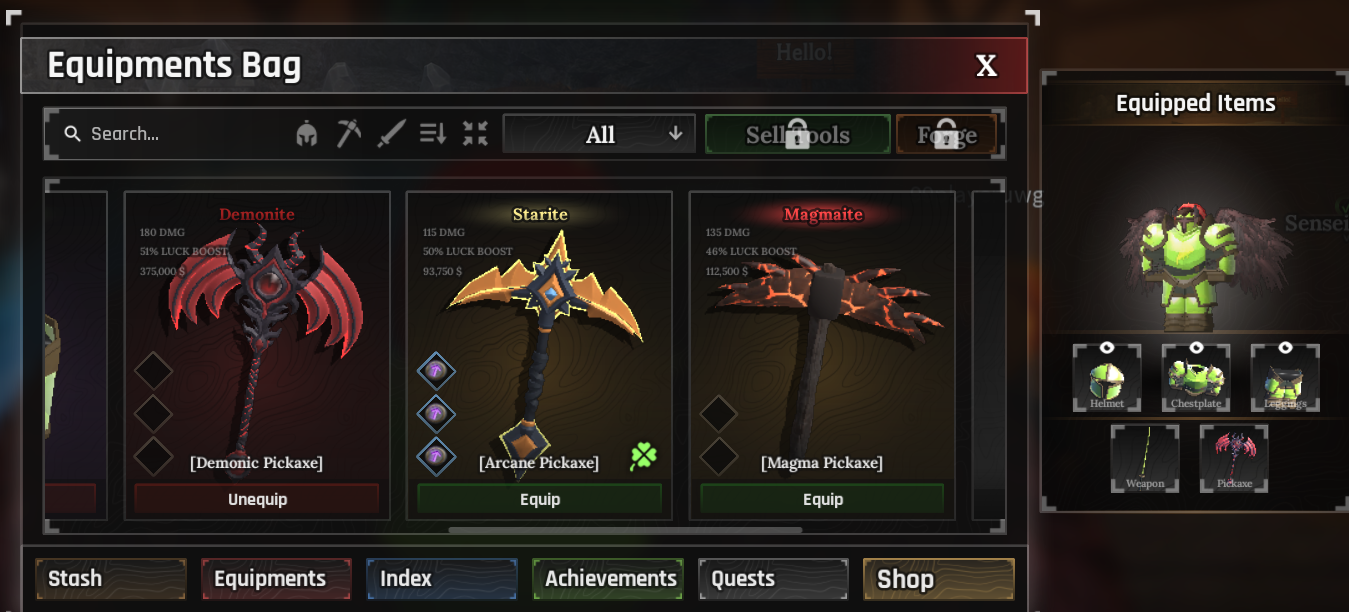Open the Stash tab
Viewport: 1349px width, 612px height.
point(110,579)
